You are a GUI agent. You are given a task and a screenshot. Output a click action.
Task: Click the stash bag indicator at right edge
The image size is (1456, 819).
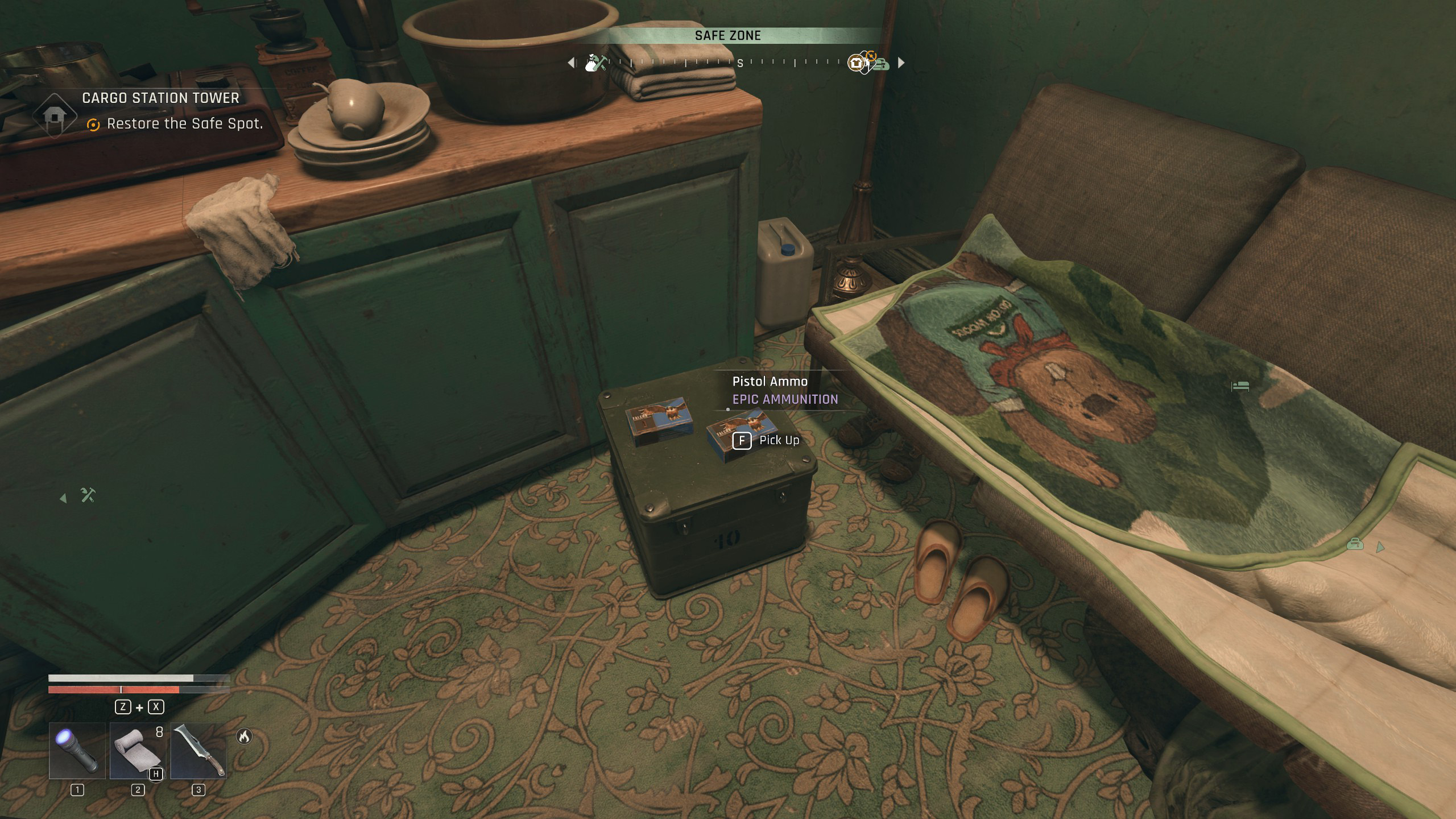pos(1355,544)
